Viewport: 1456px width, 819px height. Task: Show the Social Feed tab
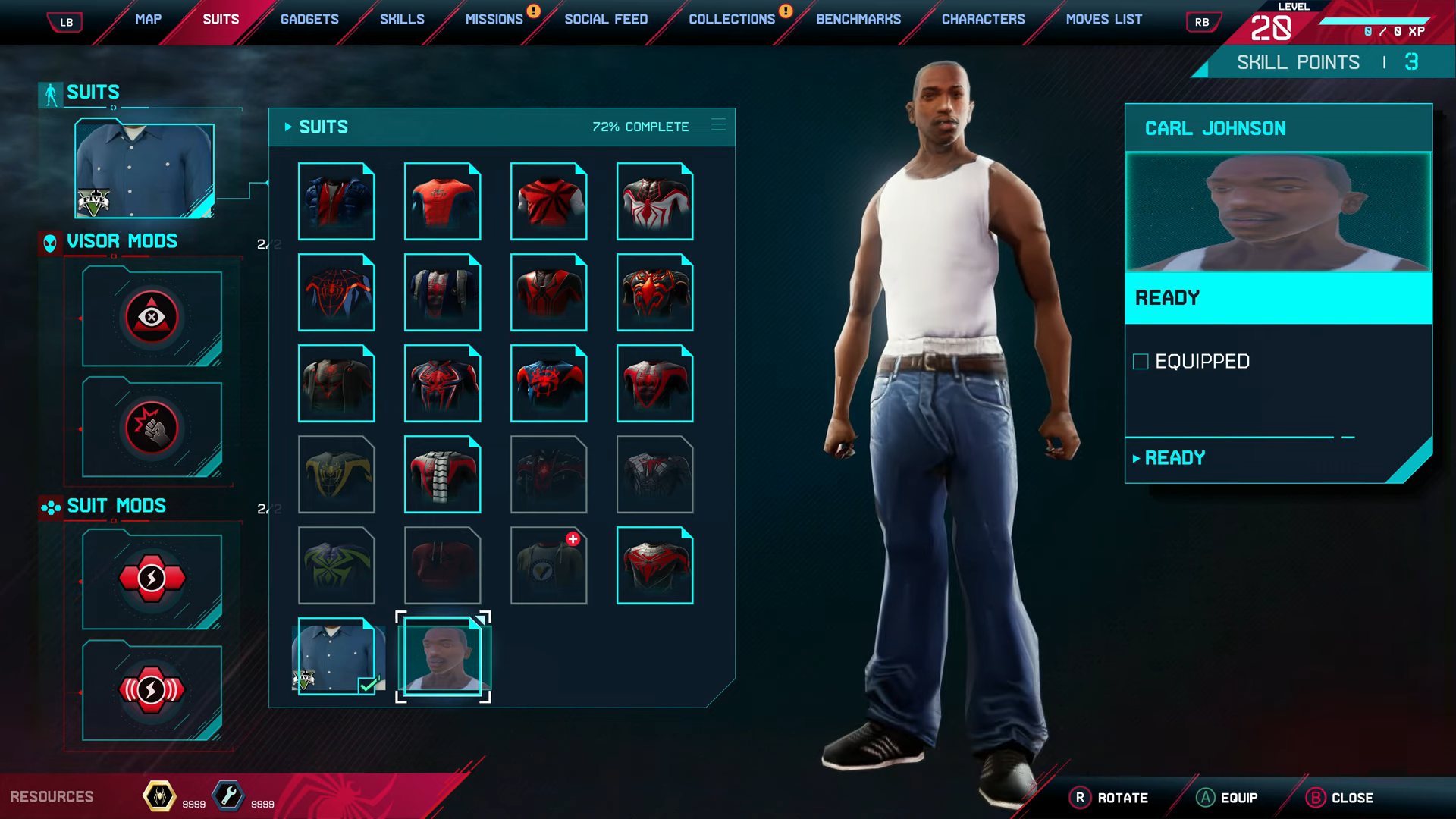coord(606,19)
